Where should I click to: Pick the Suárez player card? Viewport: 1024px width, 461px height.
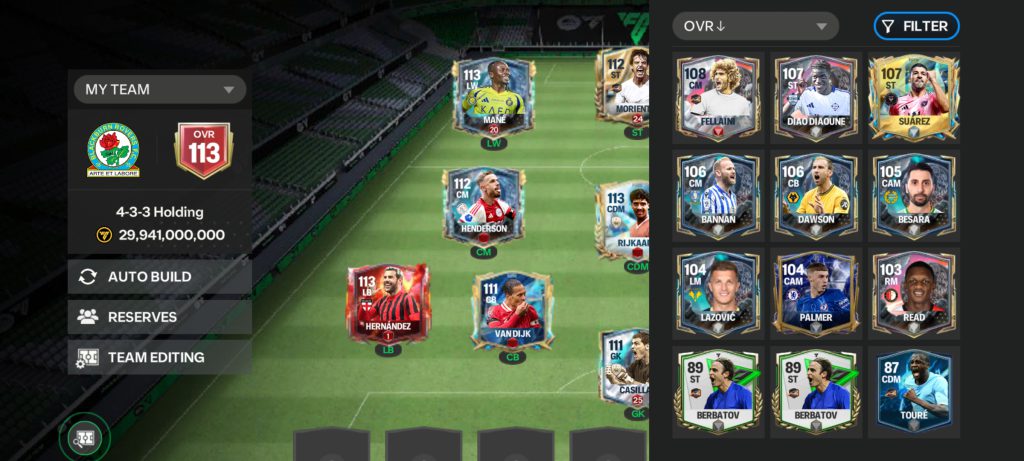(913, 96)
